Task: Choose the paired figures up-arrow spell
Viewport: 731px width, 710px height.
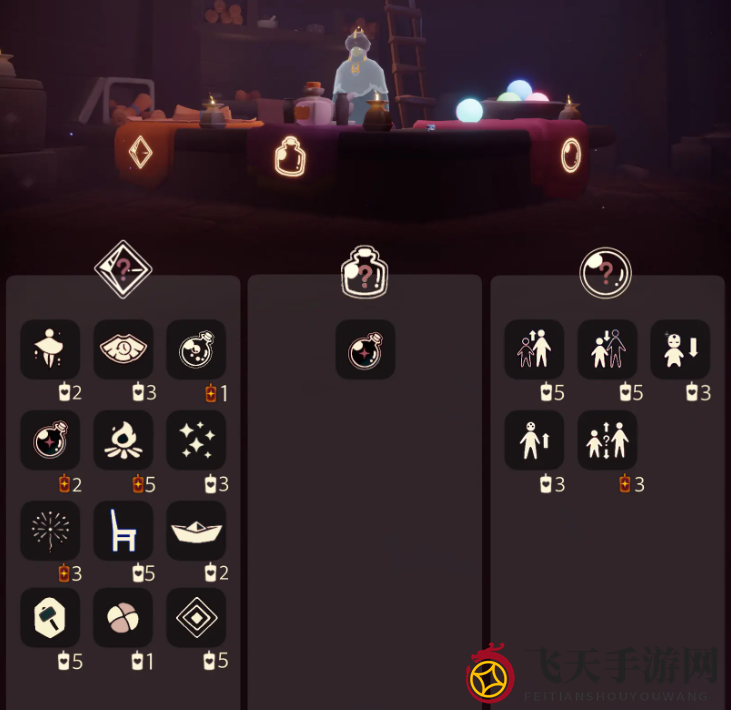Action: tap(534, 349)
